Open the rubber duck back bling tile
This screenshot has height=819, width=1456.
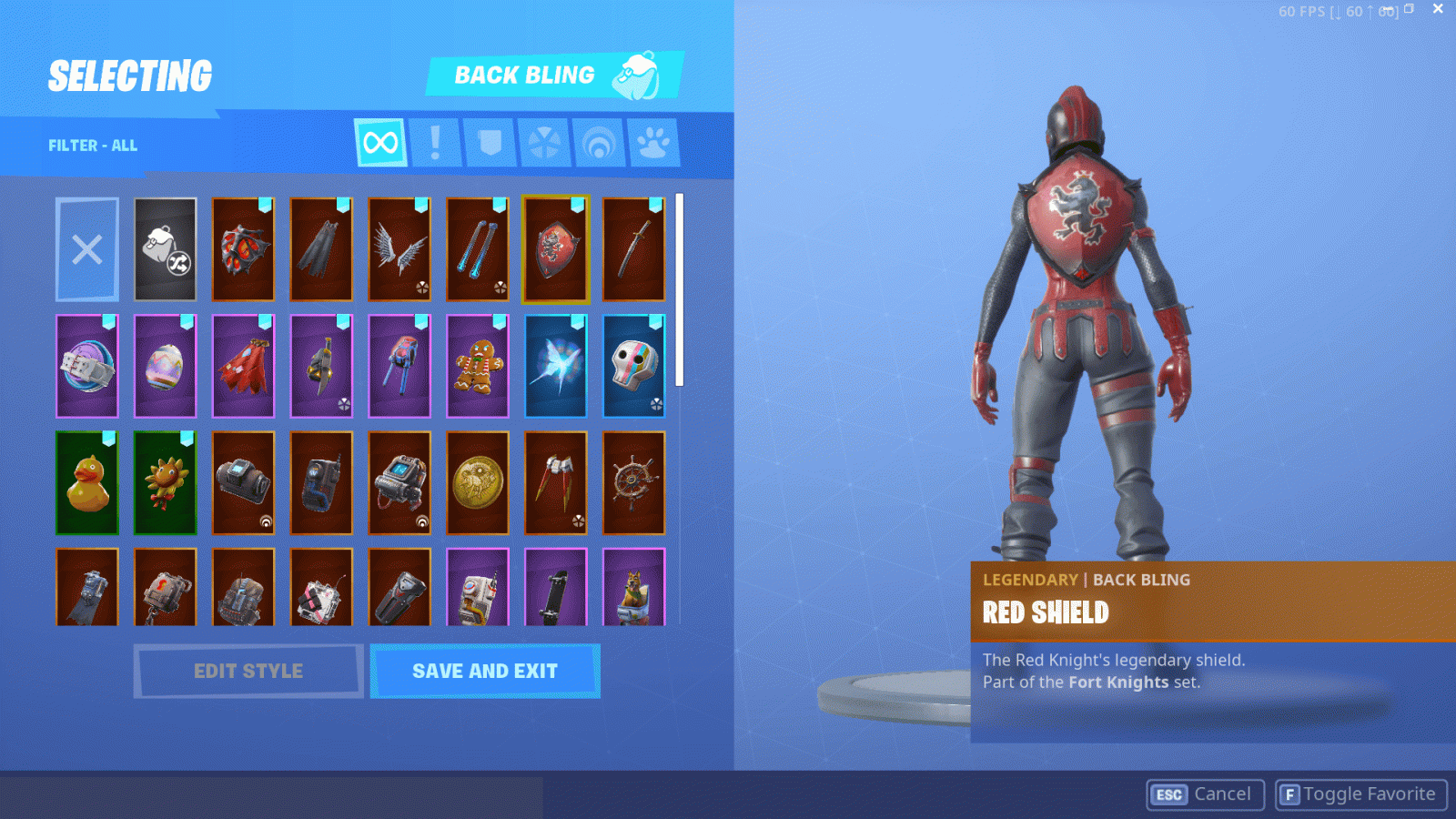(x=87, y=483)
